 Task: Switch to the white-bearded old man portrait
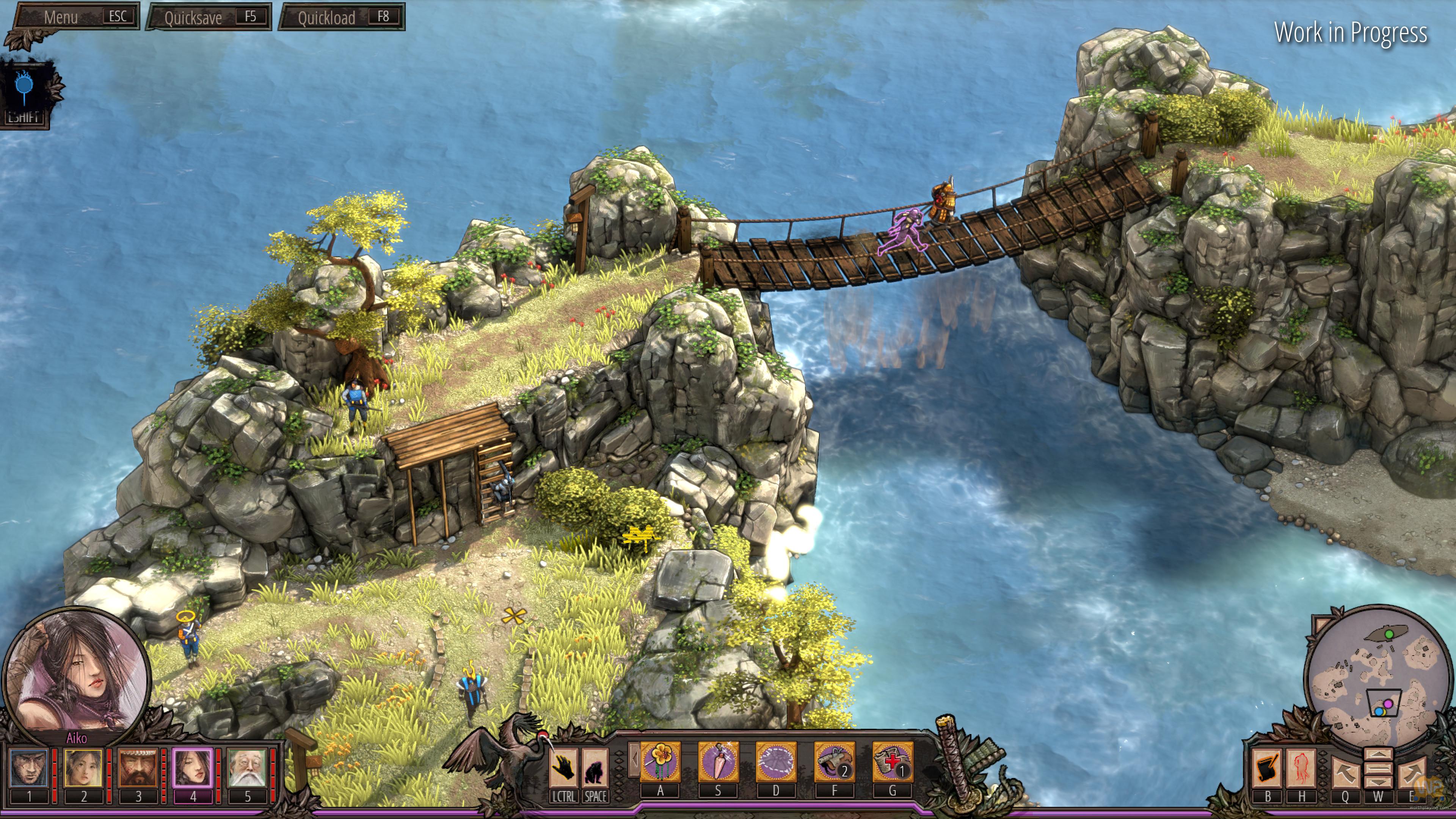click(247, 767)
